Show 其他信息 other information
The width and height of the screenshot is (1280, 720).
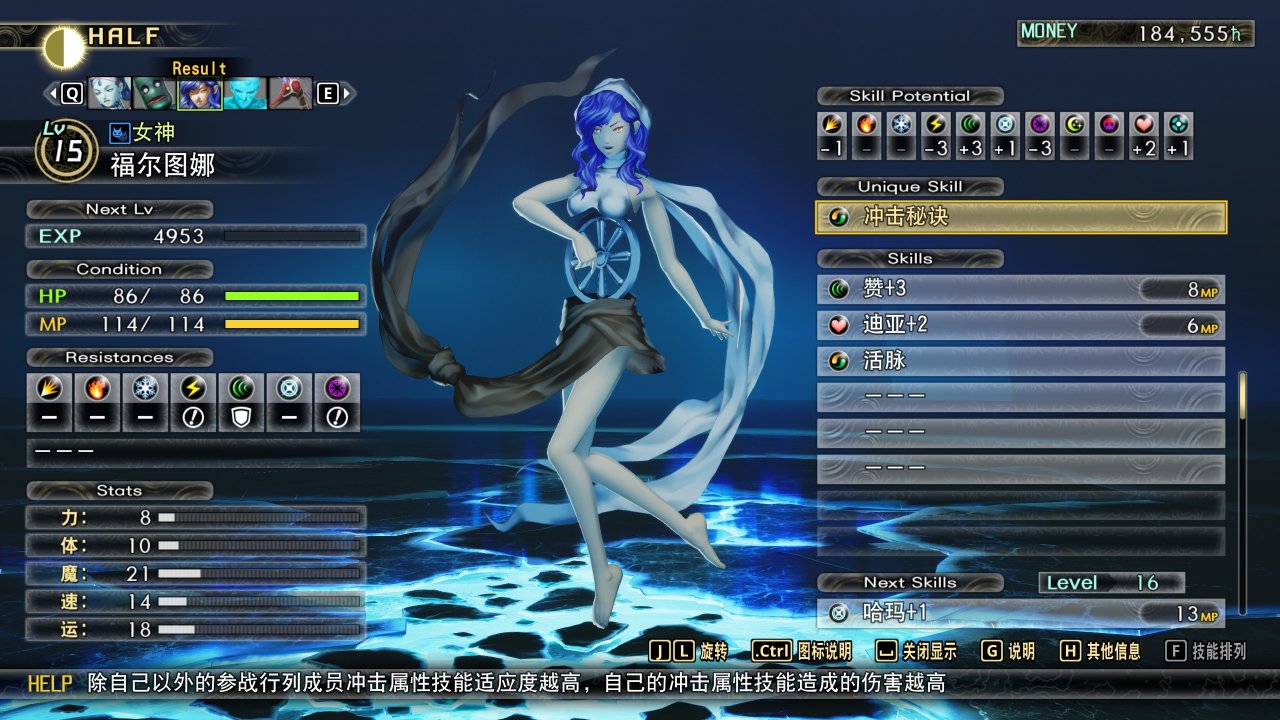point(1100,652)
